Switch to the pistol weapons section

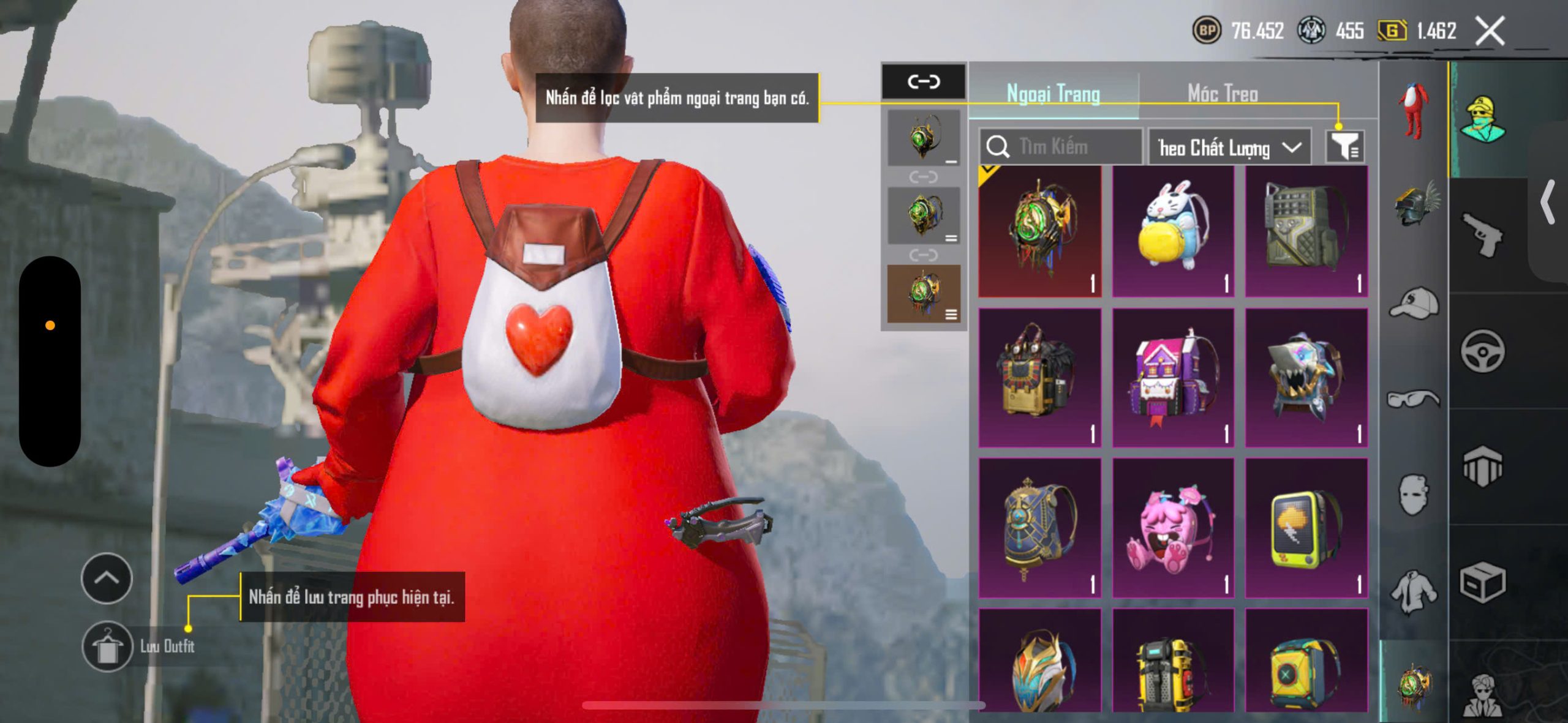1482,235
